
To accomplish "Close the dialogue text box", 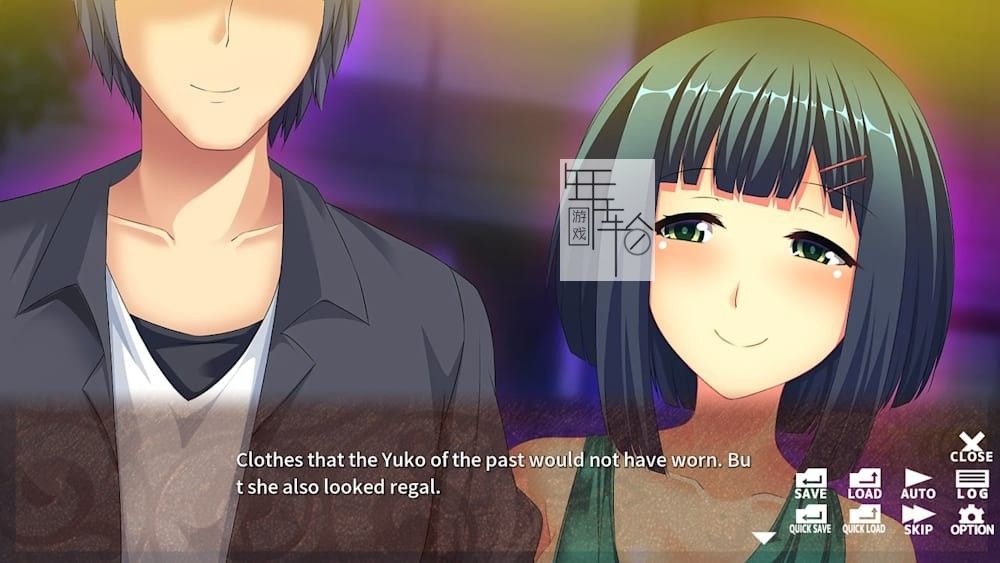I will point(971,446).
